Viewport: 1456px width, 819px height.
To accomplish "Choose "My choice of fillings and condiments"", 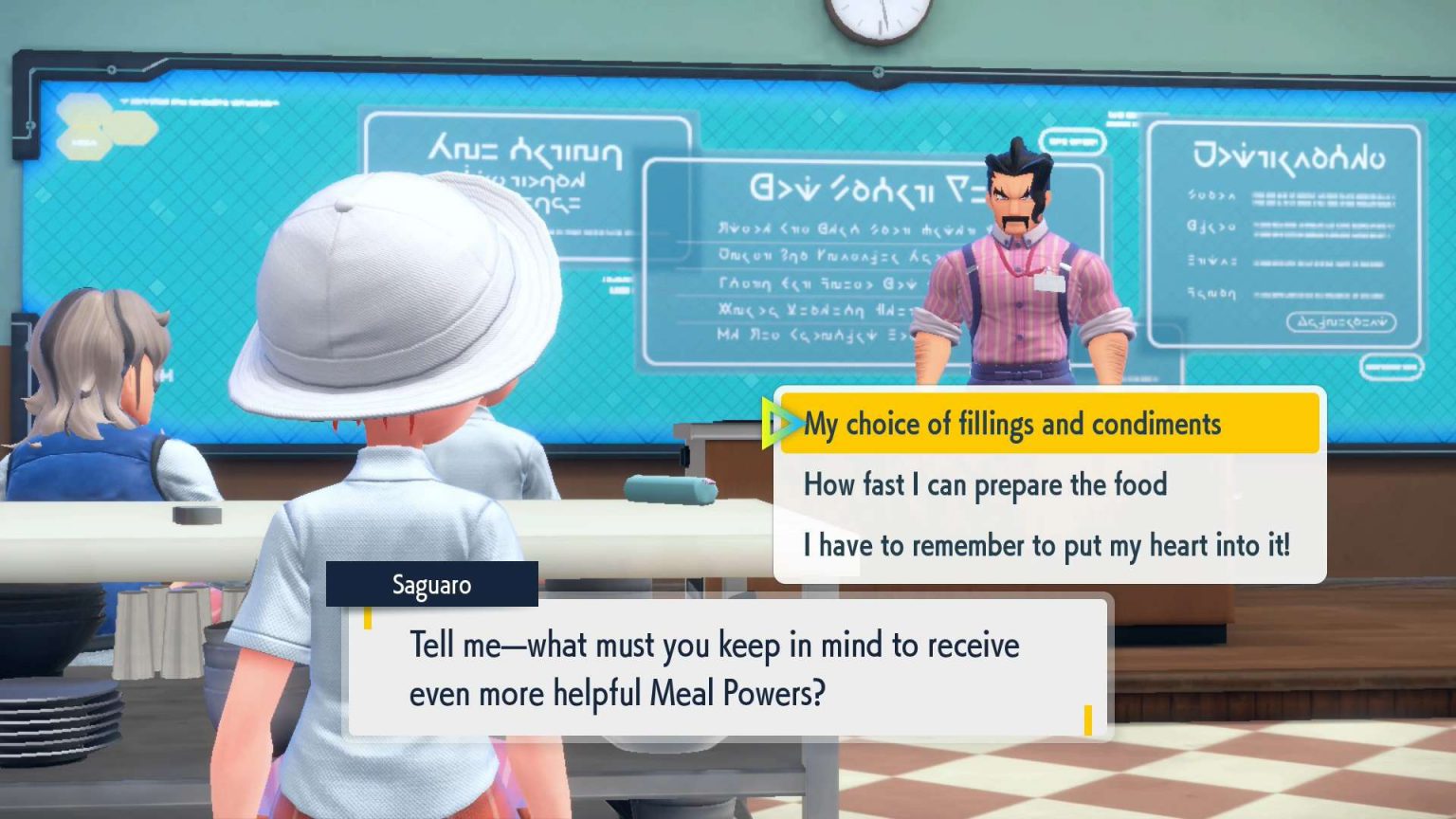I will coord(1011,424).
